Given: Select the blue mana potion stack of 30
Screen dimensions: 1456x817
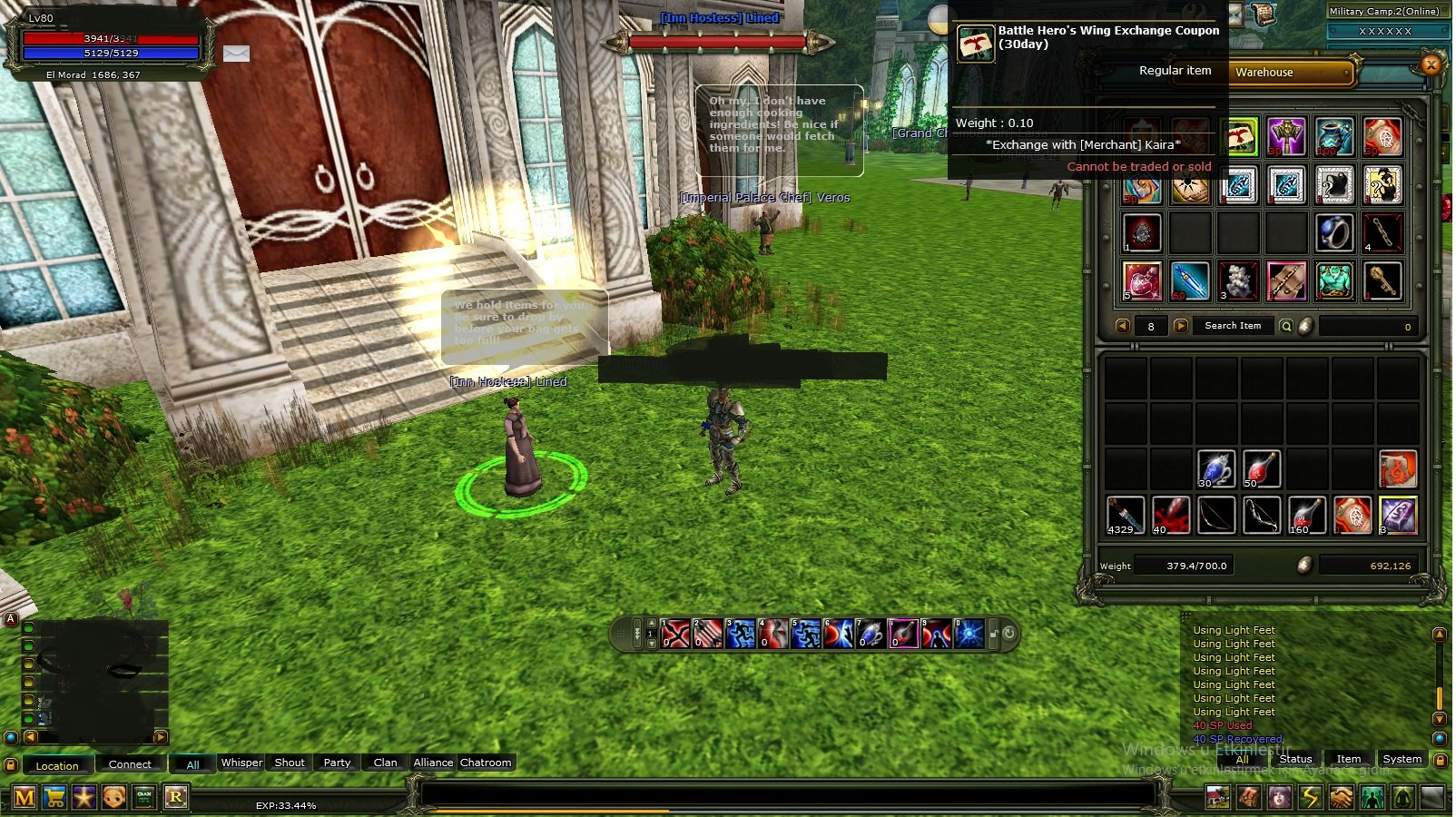Looking at the screenshot, I should (x=1215, y=469).
